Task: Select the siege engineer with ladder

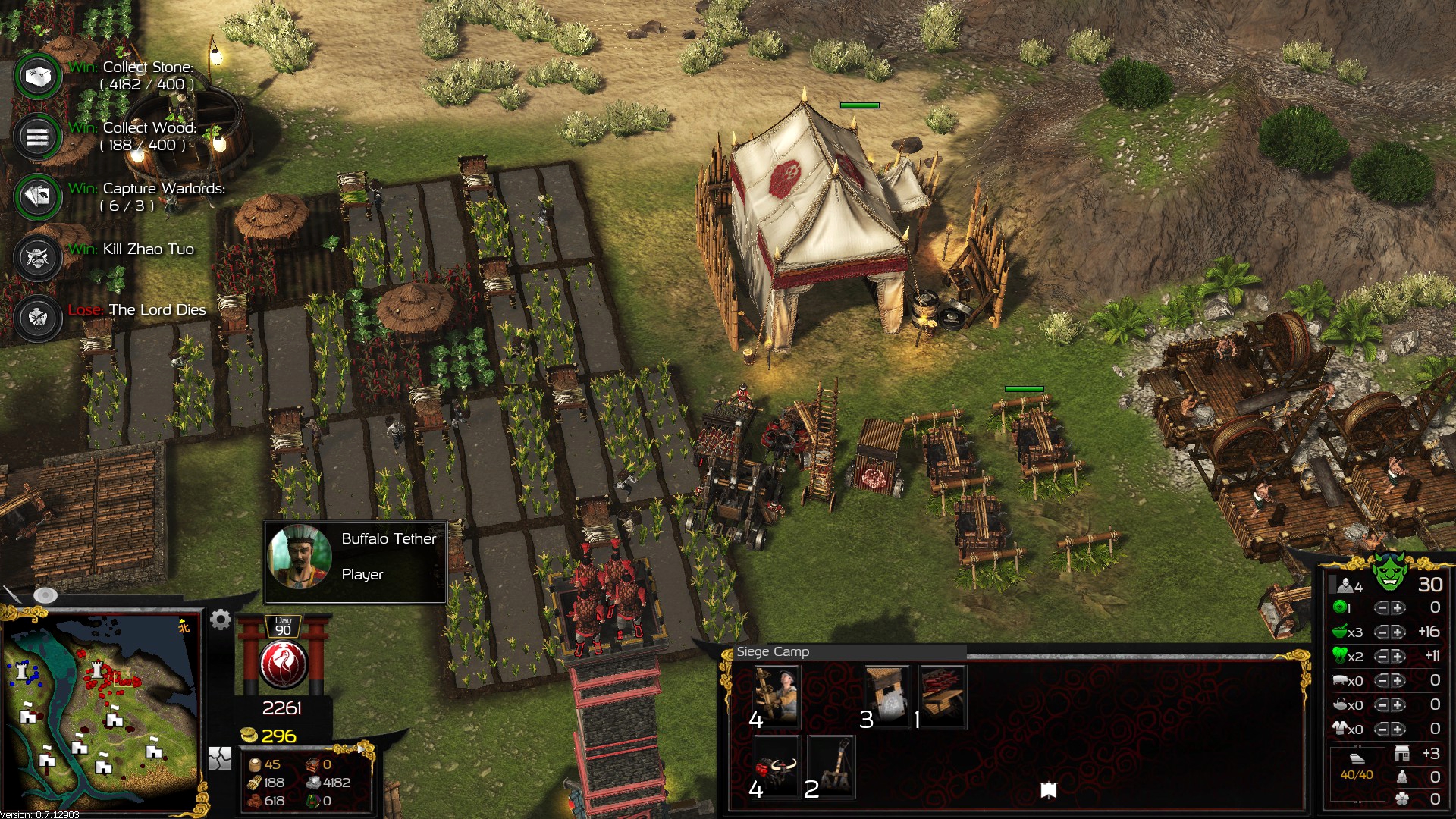Action: pyautogui.click(x=776, y=695)
